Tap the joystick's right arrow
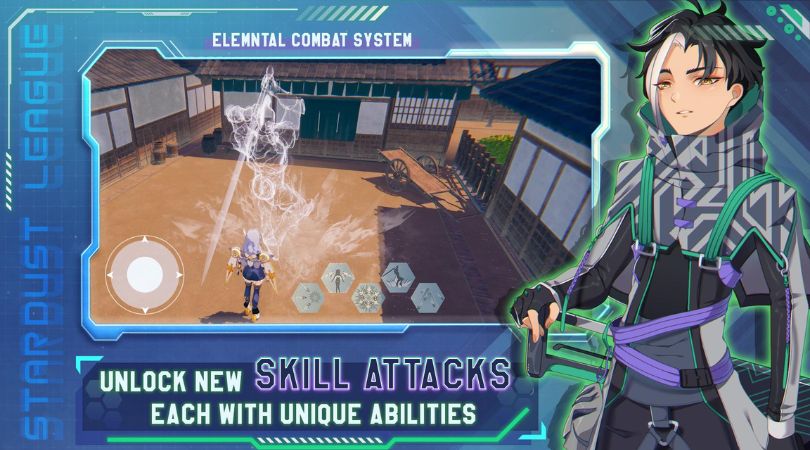Screen dimensions: 810x450 pos(178,273)
